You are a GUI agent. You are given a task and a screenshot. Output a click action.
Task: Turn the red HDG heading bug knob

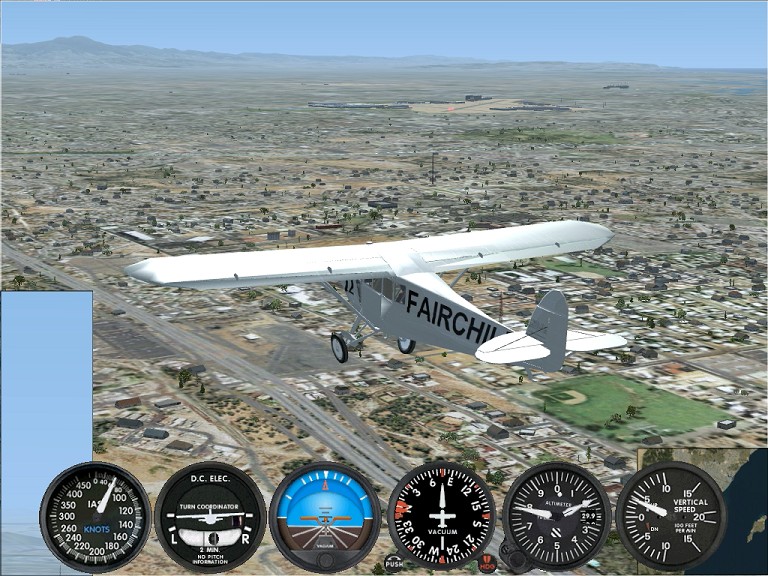(x=487, y=564)
